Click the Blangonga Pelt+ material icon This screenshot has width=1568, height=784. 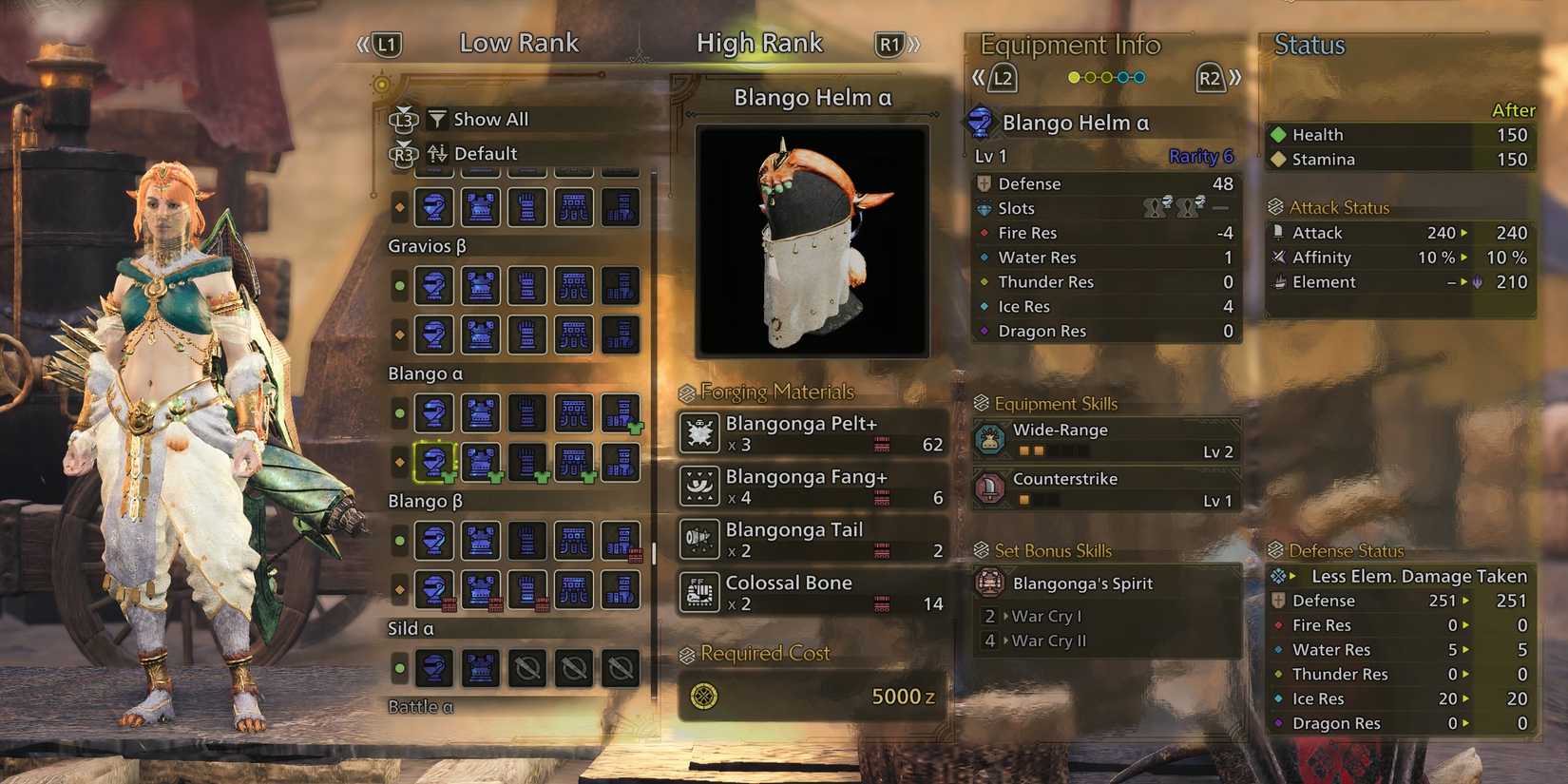(x=698, y=433)
